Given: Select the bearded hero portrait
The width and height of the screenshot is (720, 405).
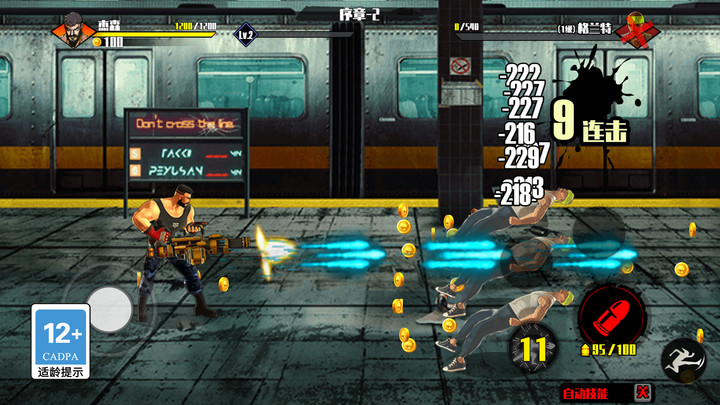Looking at the screenshot, I should pos(74,26).
